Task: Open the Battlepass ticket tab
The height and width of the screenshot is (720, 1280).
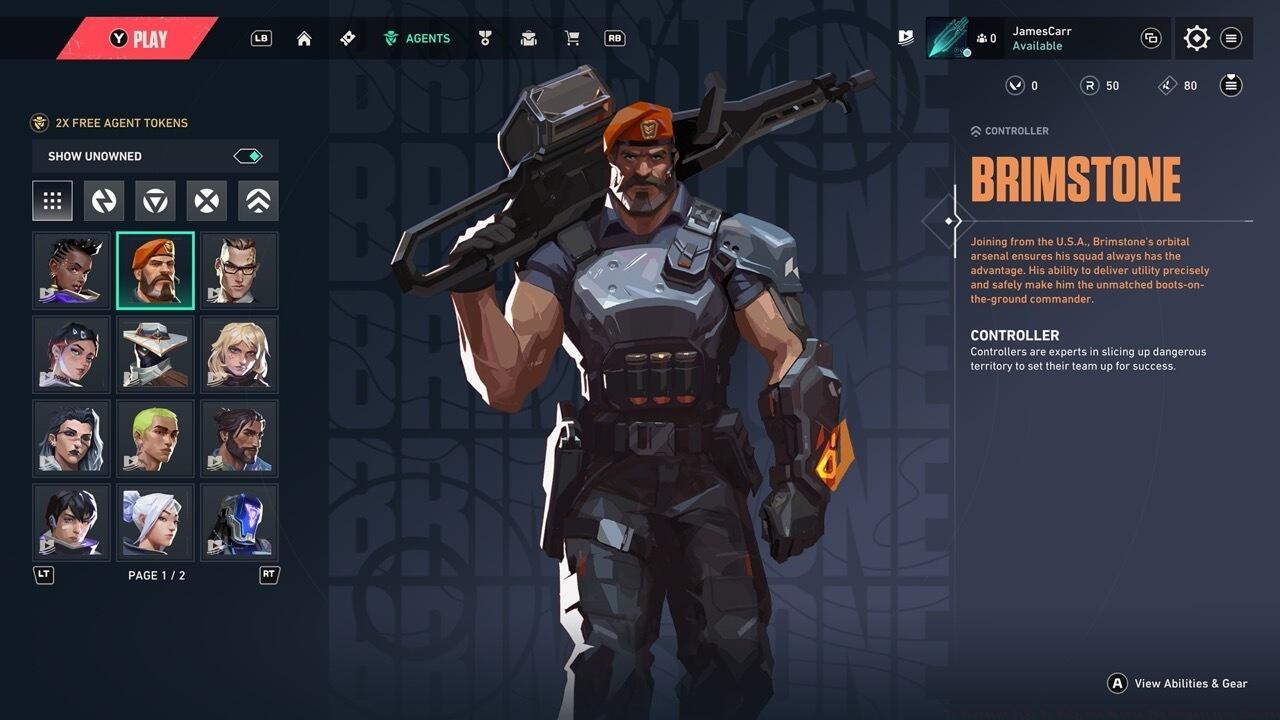Action: tap(347, 38)
